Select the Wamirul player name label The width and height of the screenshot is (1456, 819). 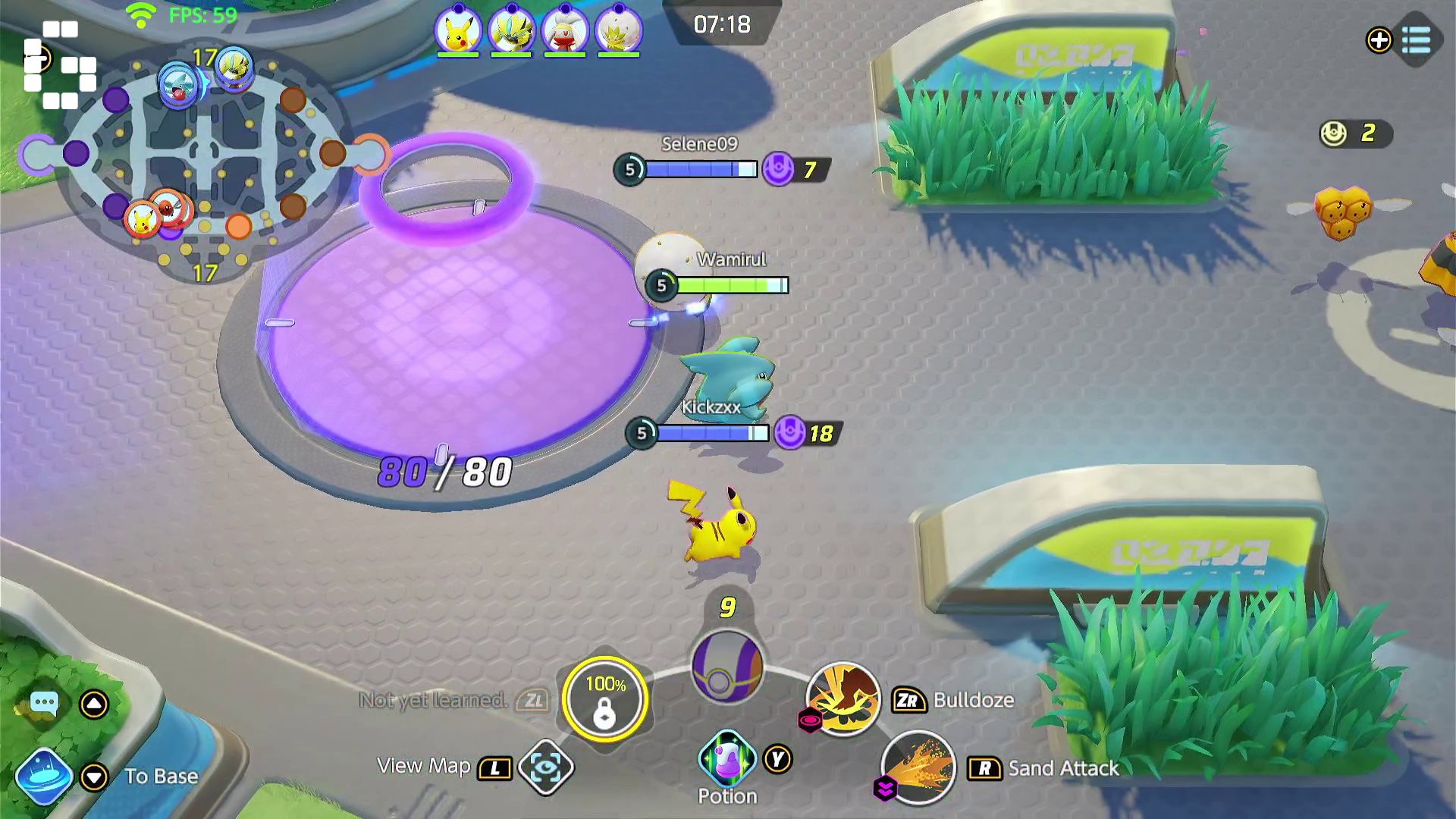coord(730,259)
